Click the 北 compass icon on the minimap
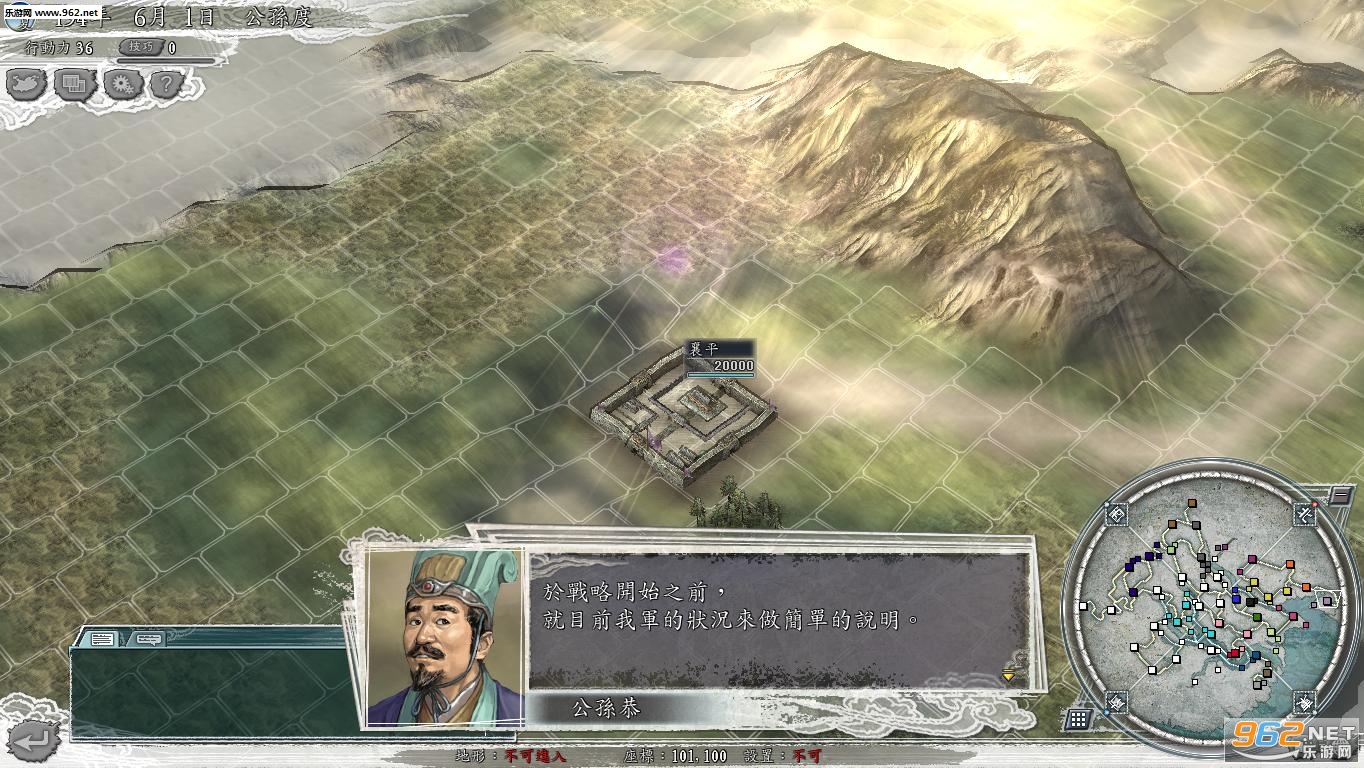This screenshot has height=768, width=1364. [1305, 514]
